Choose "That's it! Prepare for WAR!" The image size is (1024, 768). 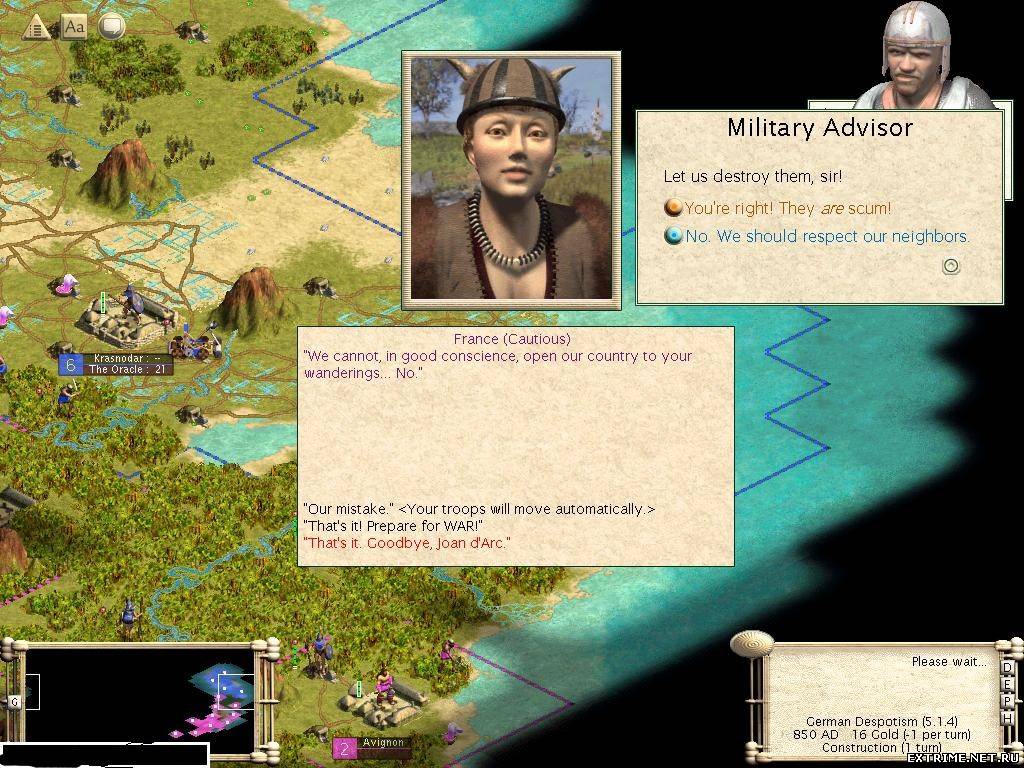[393, 526]
